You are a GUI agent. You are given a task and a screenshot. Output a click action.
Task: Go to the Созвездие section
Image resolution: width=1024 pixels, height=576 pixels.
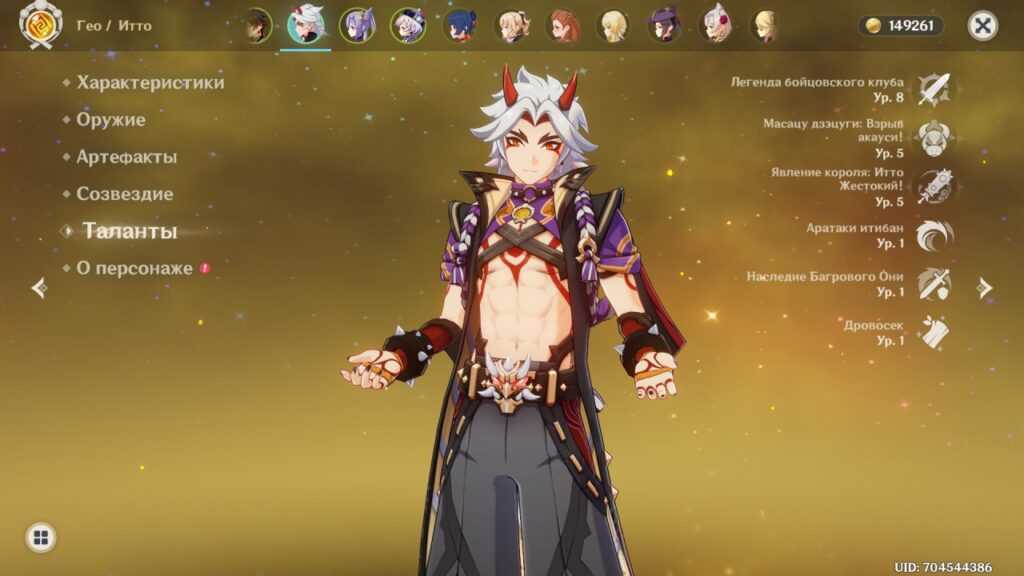[124, 194]
